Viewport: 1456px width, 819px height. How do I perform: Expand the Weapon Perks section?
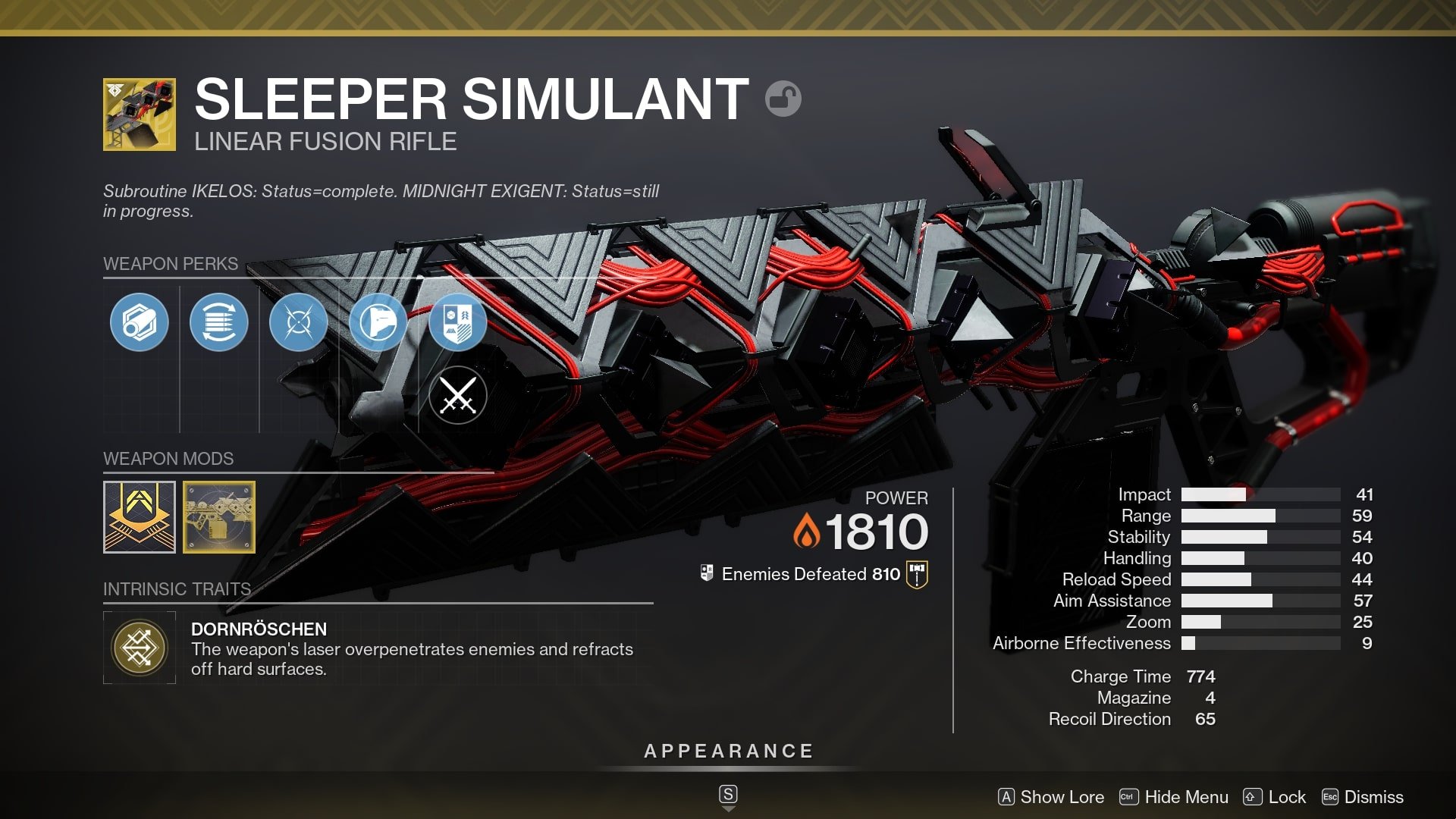170,264
